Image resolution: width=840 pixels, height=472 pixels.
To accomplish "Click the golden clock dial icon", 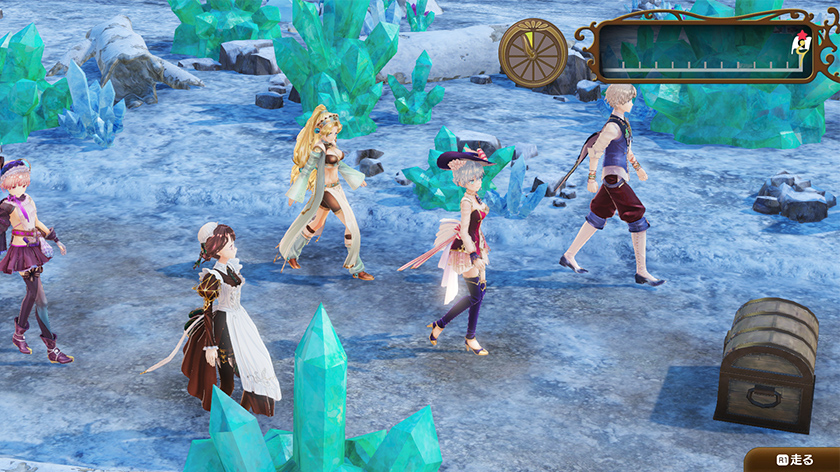I will click(533, 52).
